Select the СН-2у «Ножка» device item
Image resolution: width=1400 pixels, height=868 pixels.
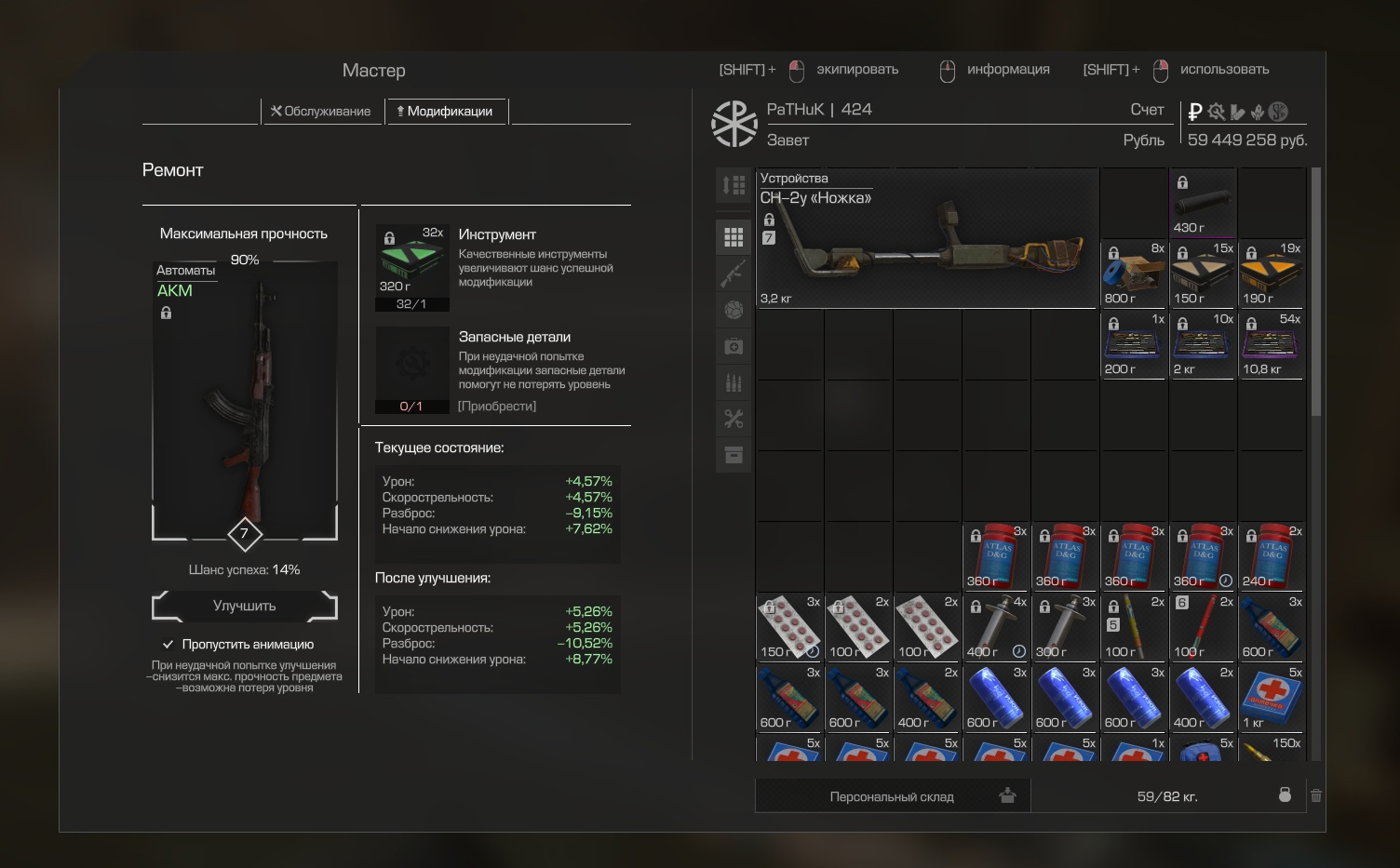(x=927, y=239)
